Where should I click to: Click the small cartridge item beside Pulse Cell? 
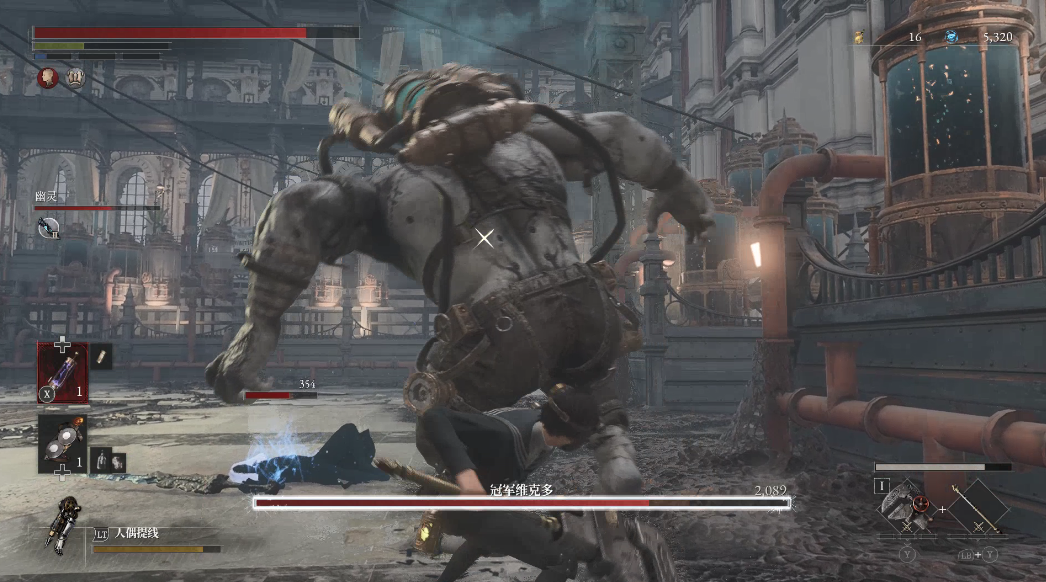(101, 357)
